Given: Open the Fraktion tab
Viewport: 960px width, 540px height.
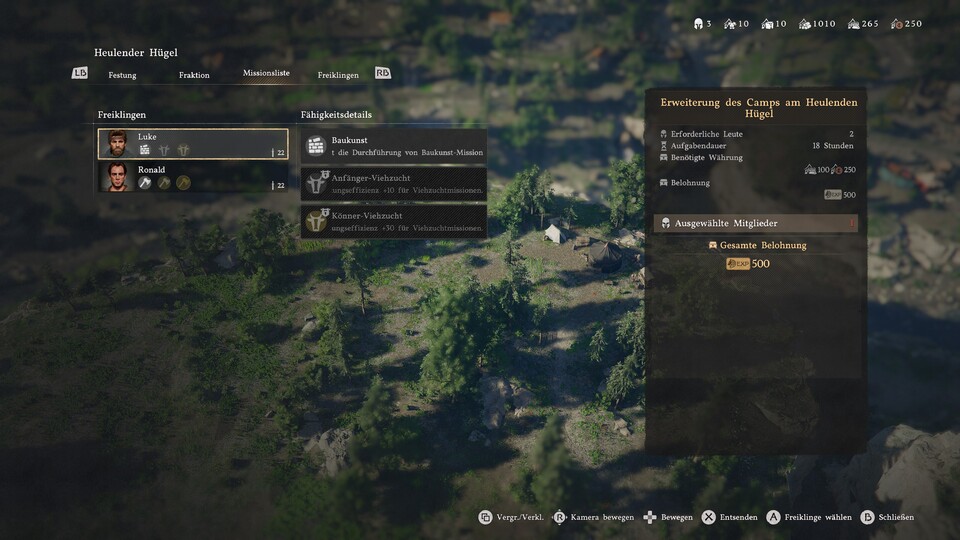Looking at the screenshot, I should point(194,75).
